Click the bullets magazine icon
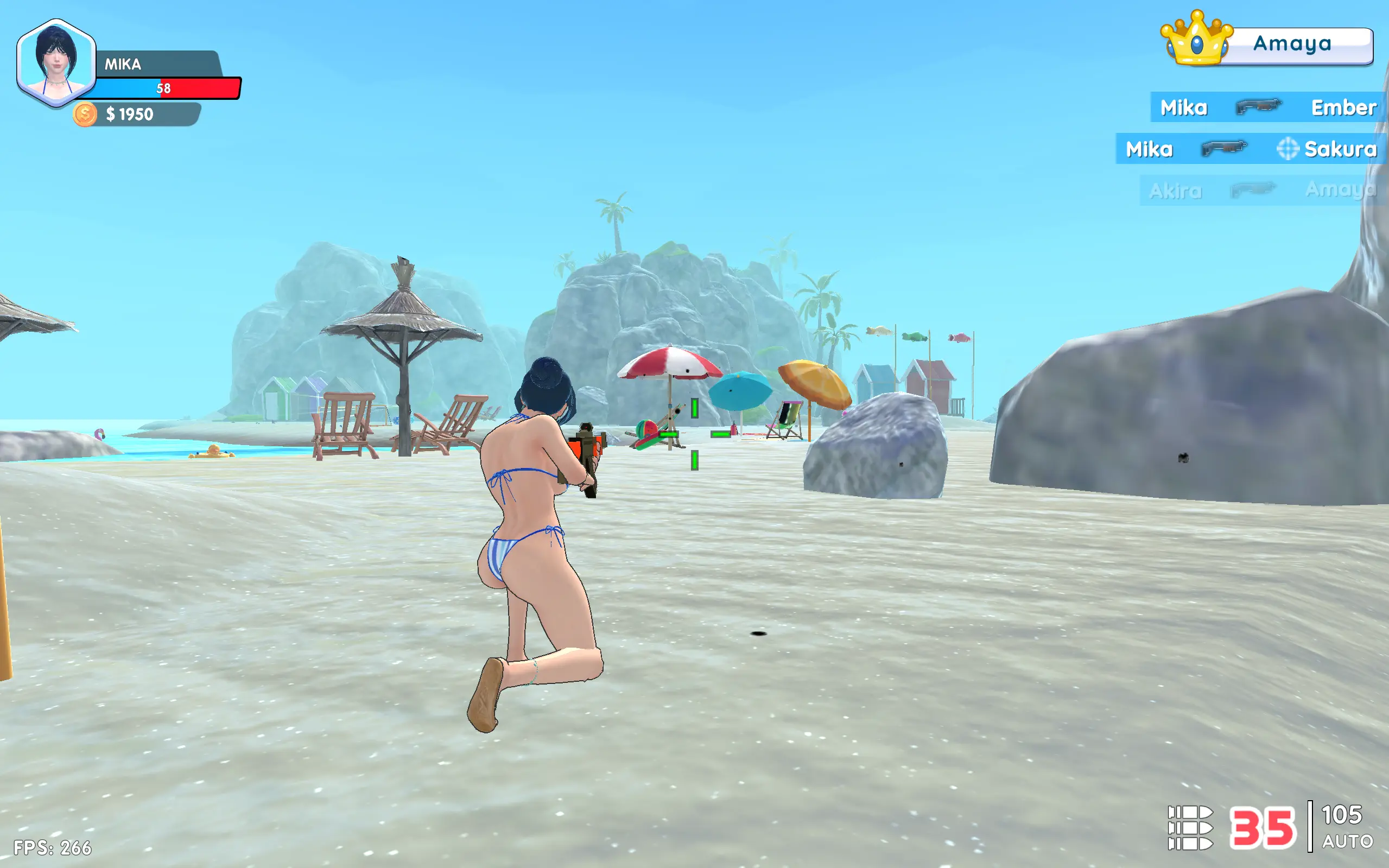Viewport: 1389px width, 868px height. click(1190, 827)
